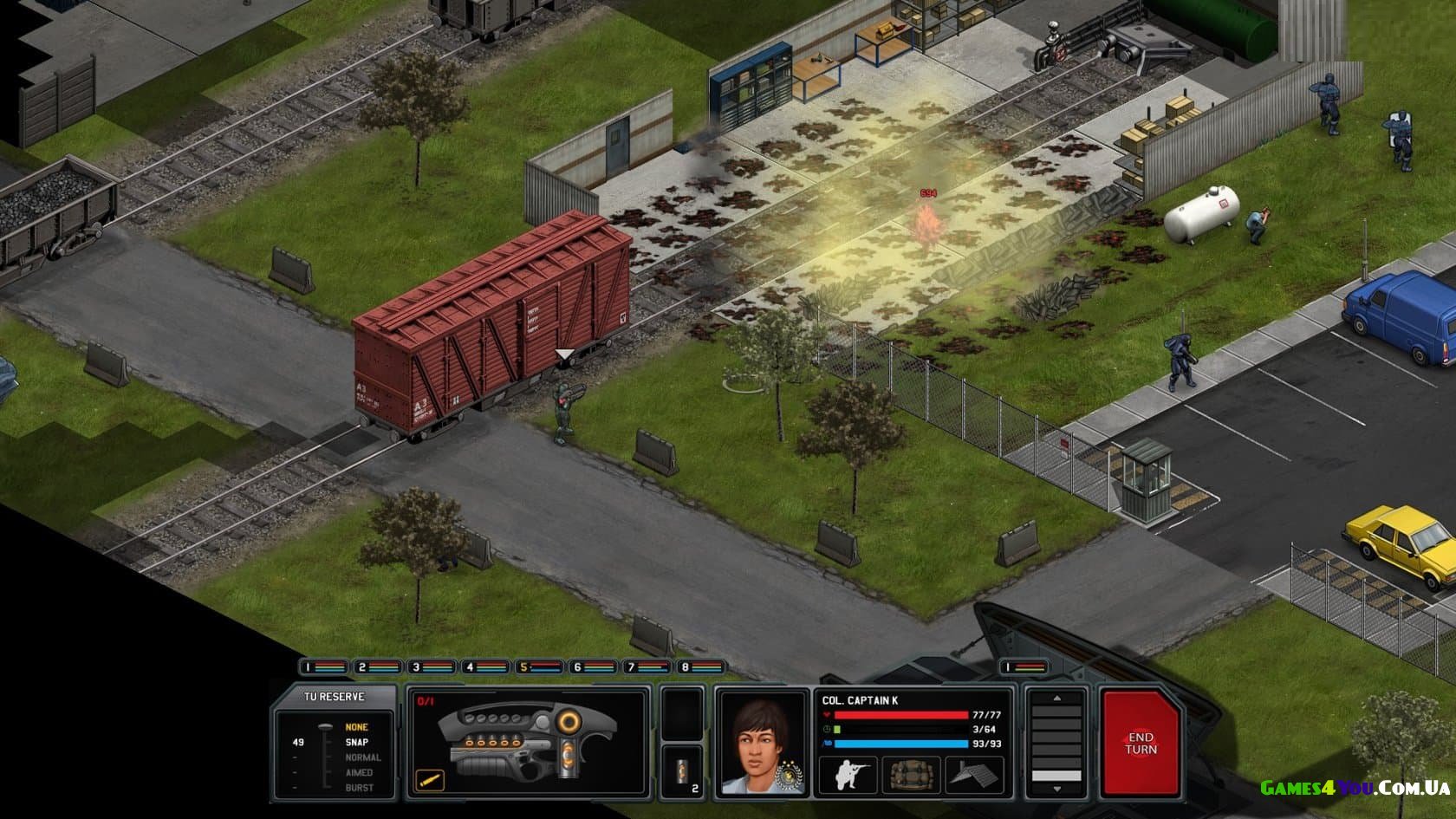
Task: Select soldier tab number 4
Action: point(485,667)
